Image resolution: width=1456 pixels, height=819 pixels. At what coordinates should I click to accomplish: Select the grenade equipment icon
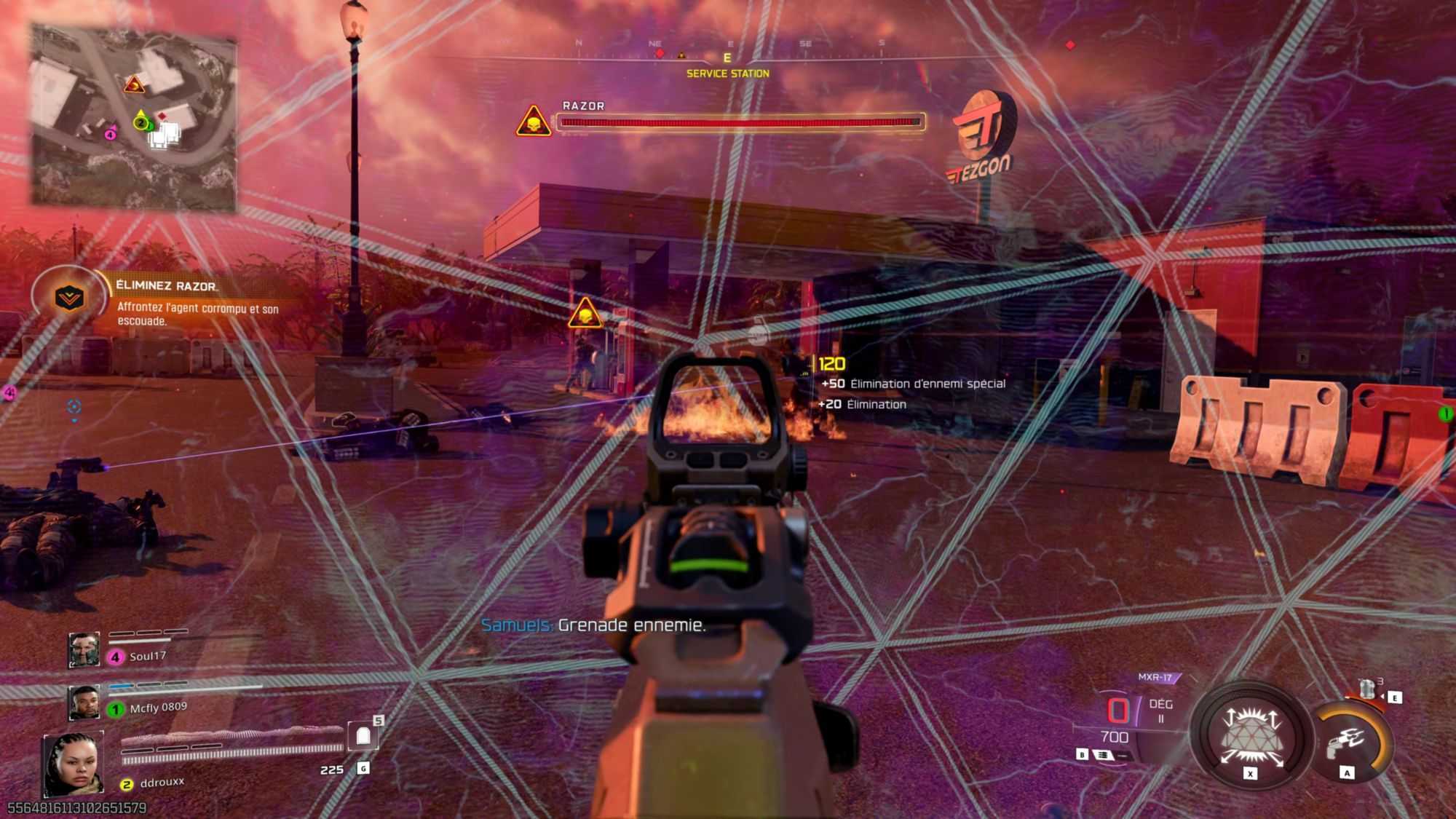pyautogui.click(x=1367, y=688)
